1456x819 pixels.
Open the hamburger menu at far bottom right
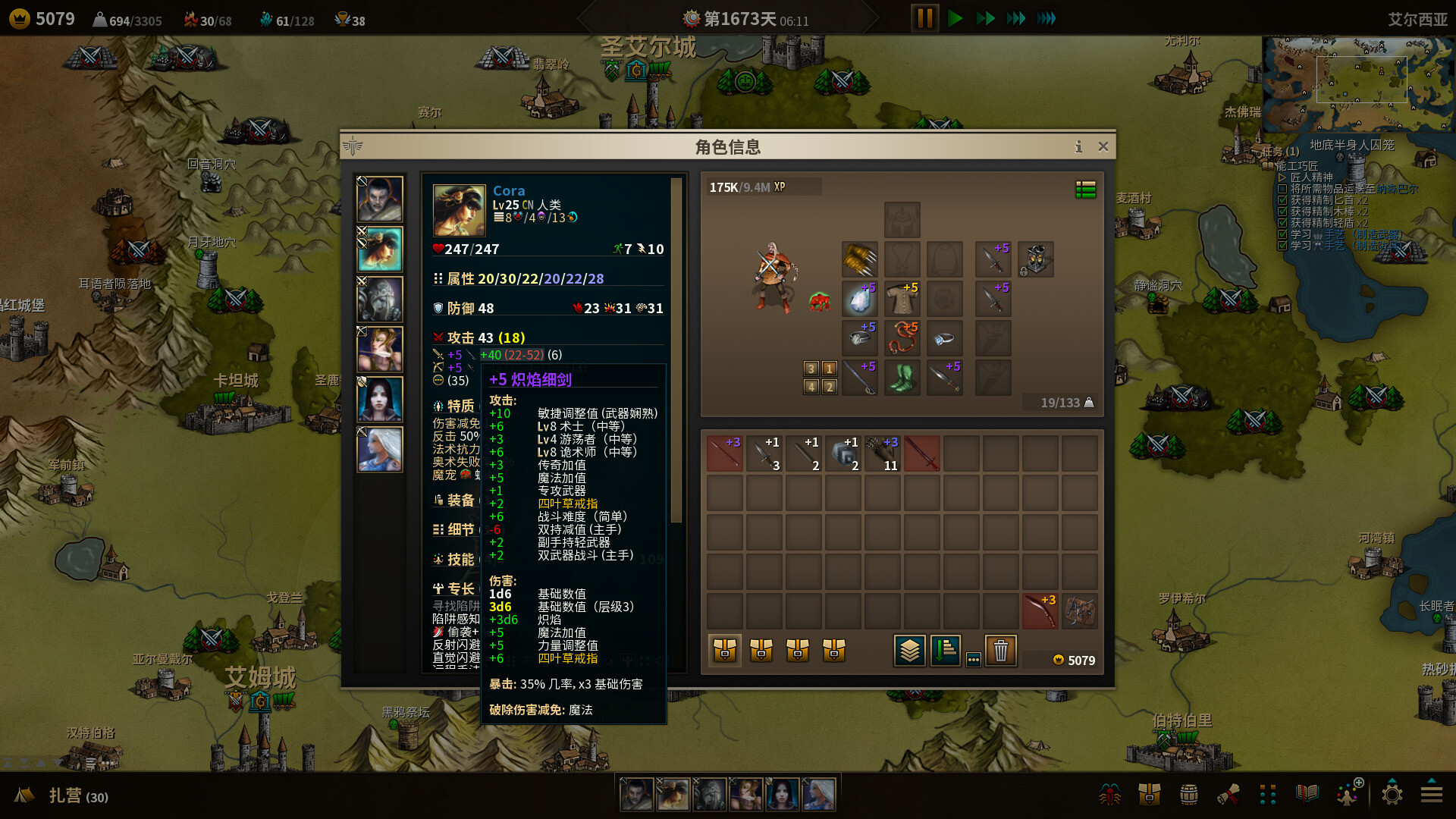[1432, 794]
